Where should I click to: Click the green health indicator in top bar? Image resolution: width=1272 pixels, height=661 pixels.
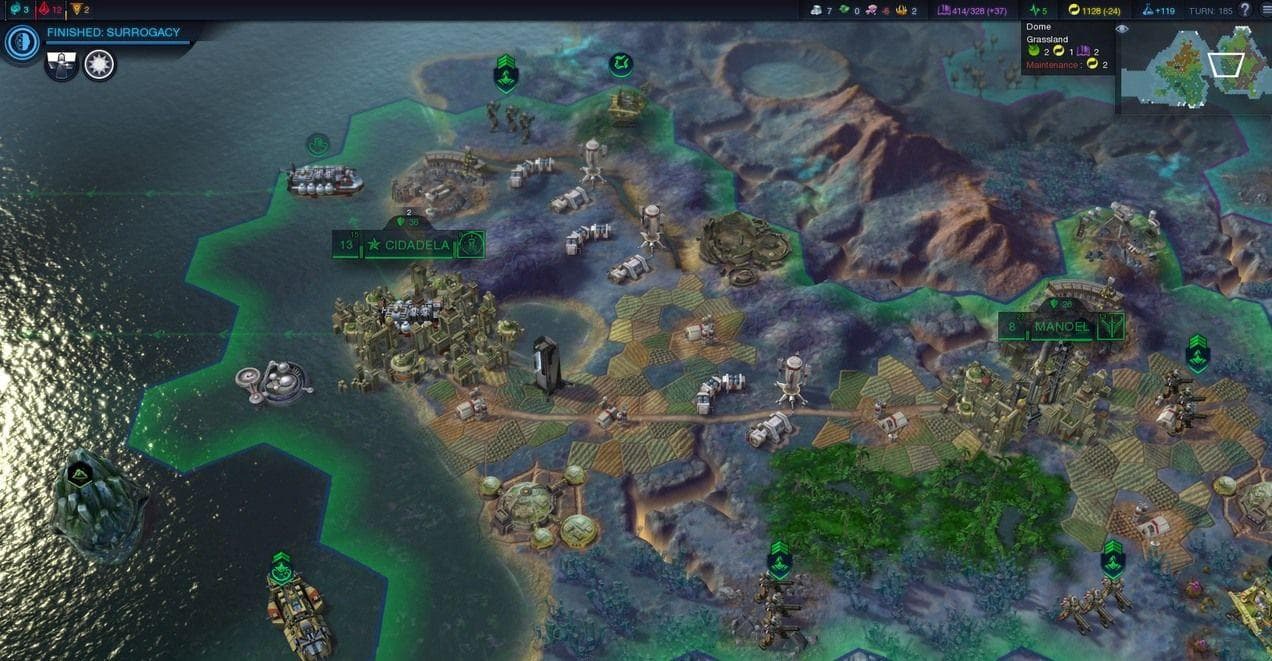pos(1037,10)
